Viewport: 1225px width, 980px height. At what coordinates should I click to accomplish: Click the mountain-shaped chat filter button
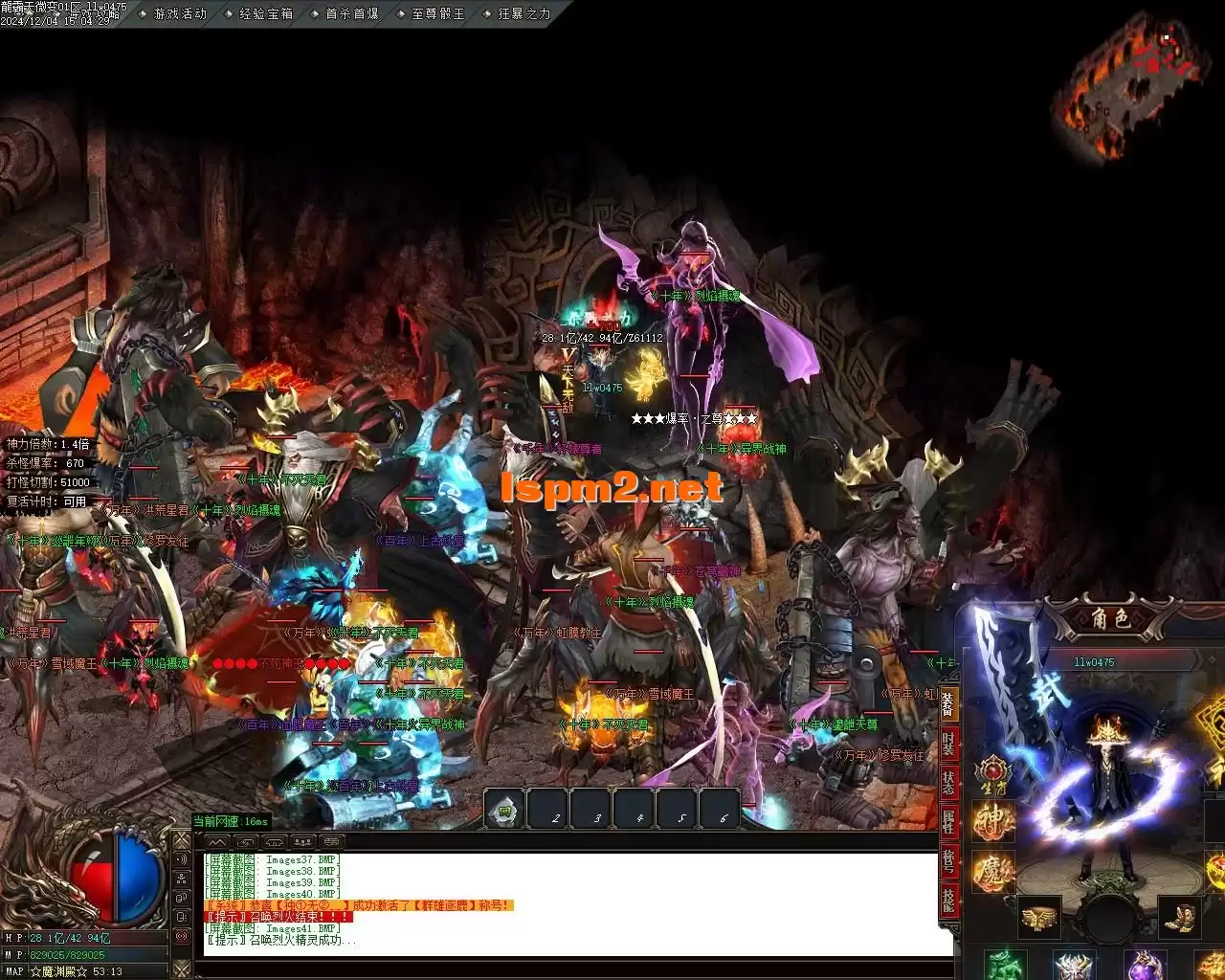pyautogui.click(x=218, y=842)
